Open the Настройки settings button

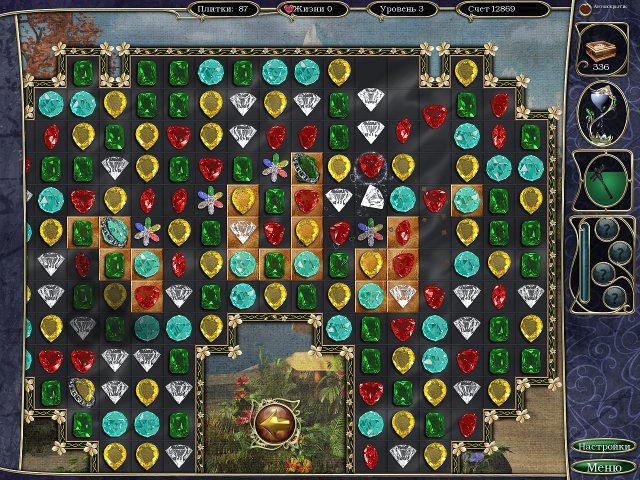pyautogui.click(x=604, y=446)
